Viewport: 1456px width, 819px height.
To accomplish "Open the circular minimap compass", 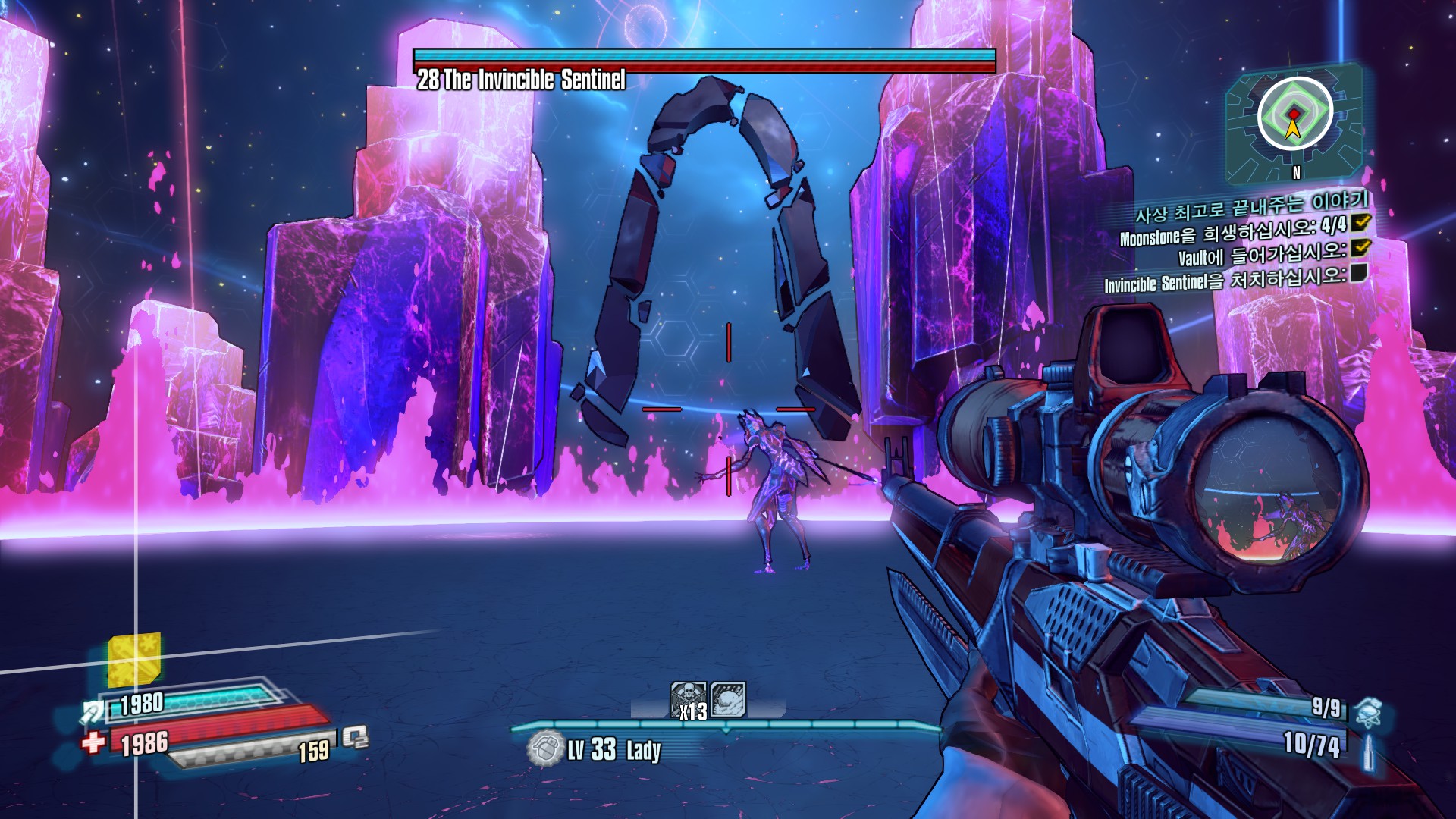I will pyautogui.click(x=1294, y=116).
